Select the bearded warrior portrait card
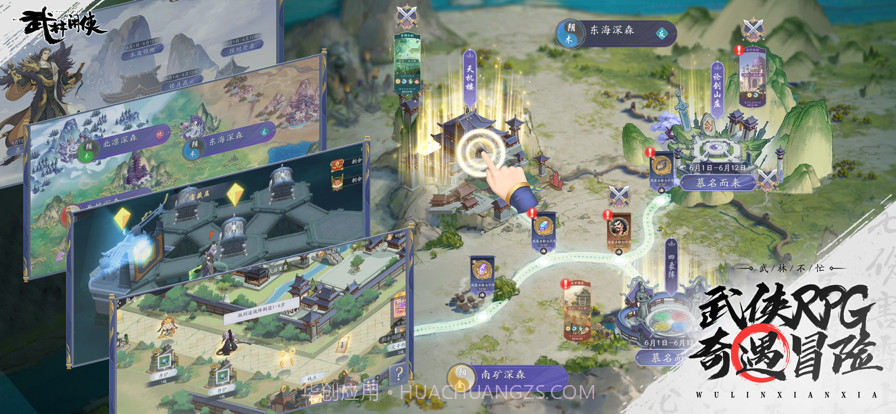 tap(619, 230)
